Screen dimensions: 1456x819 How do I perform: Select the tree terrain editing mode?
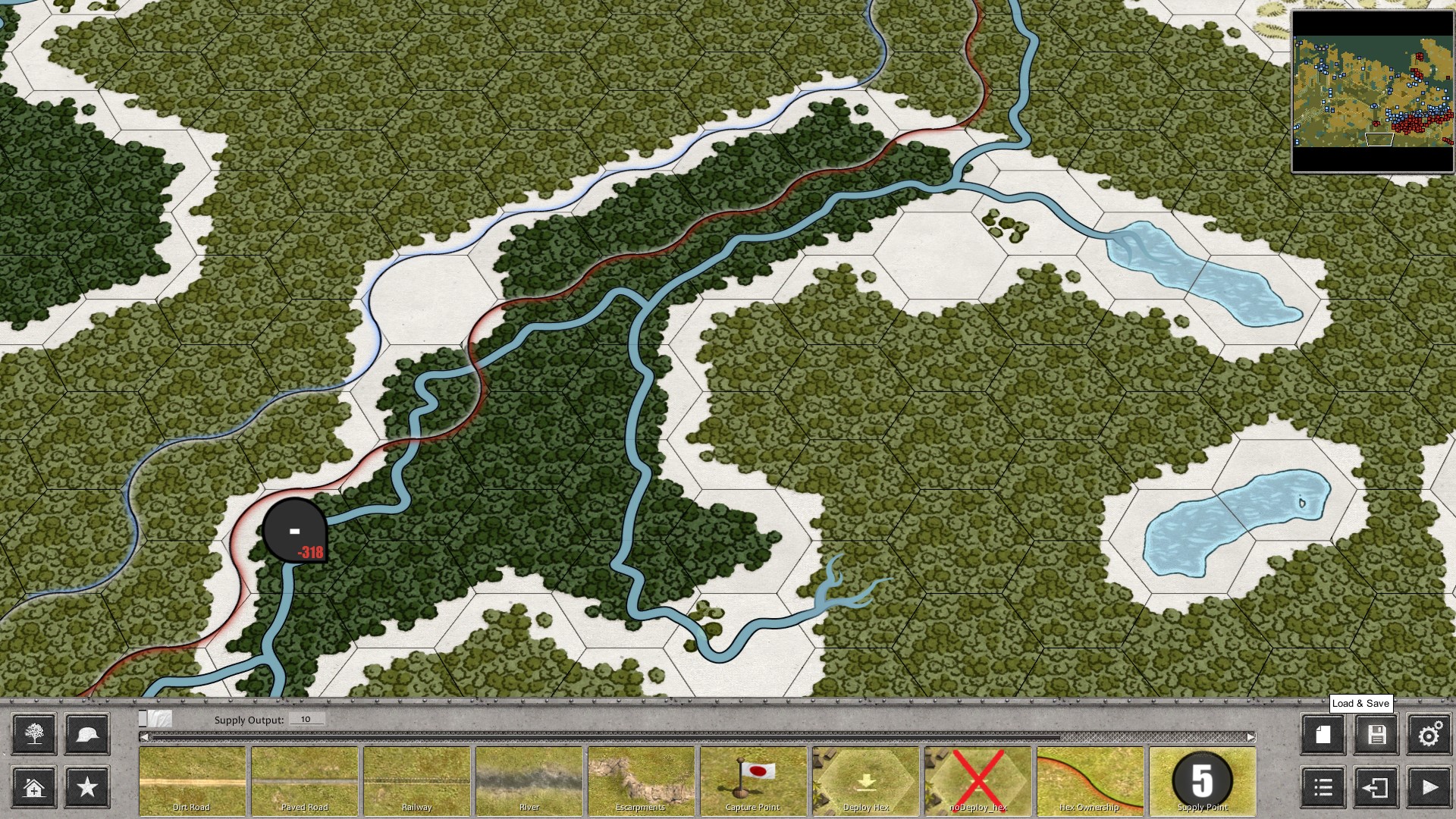(x=33, y=734)
